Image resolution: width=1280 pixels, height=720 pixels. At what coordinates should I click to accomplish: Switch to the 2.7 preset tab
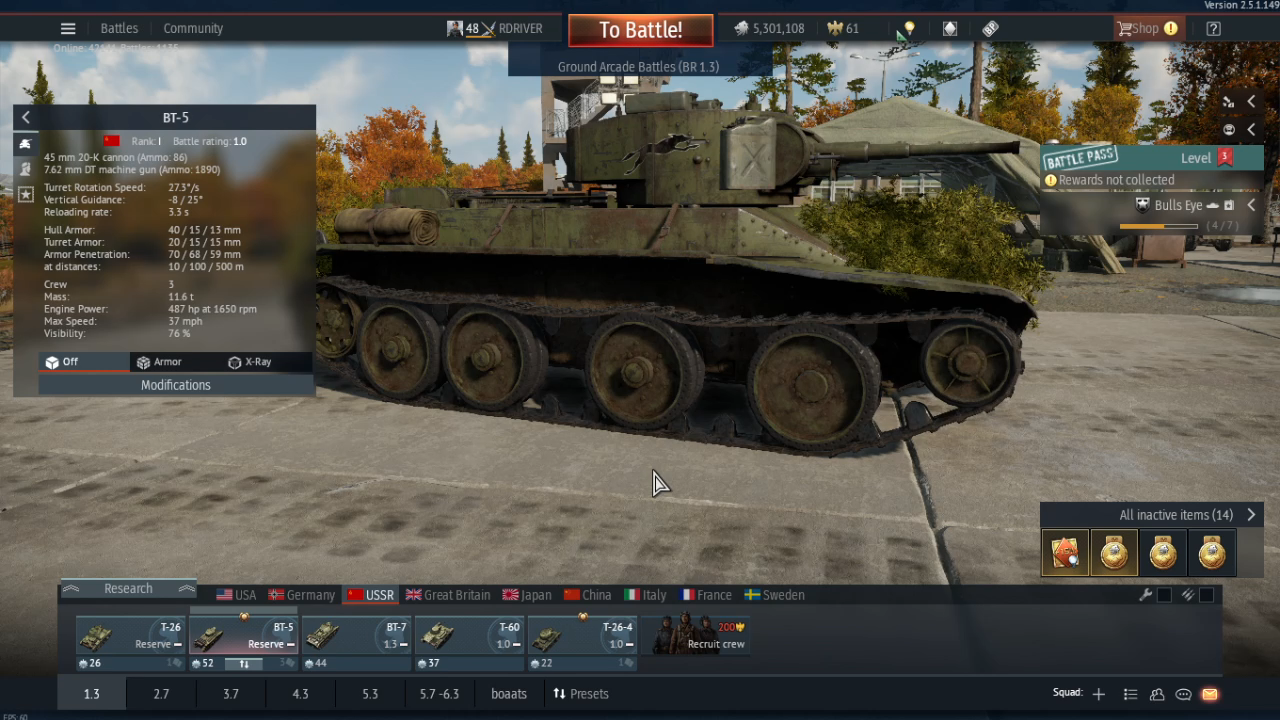(161, 694)
